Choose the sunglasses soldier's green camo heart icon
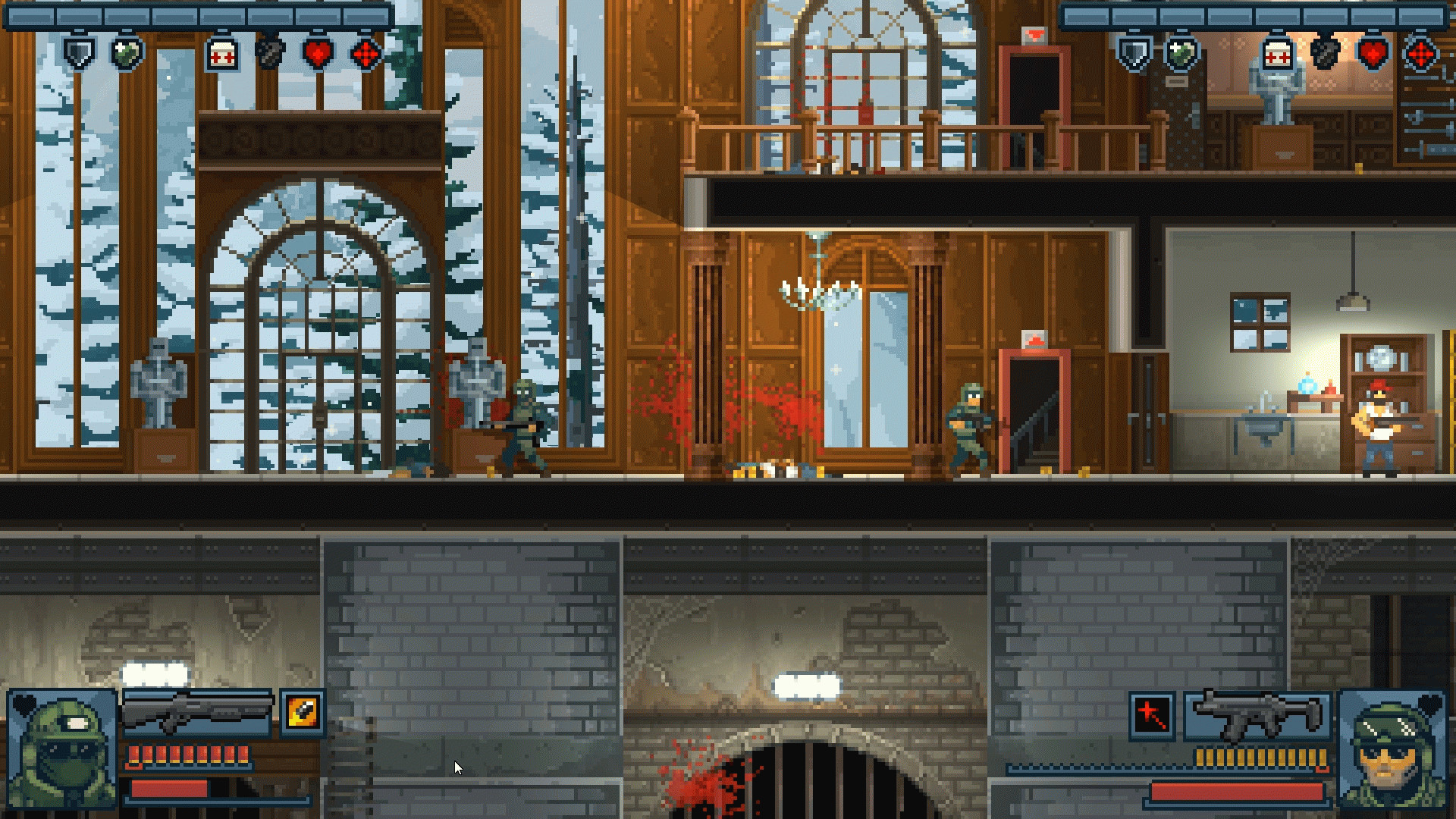 click(x=1181, y=54)
